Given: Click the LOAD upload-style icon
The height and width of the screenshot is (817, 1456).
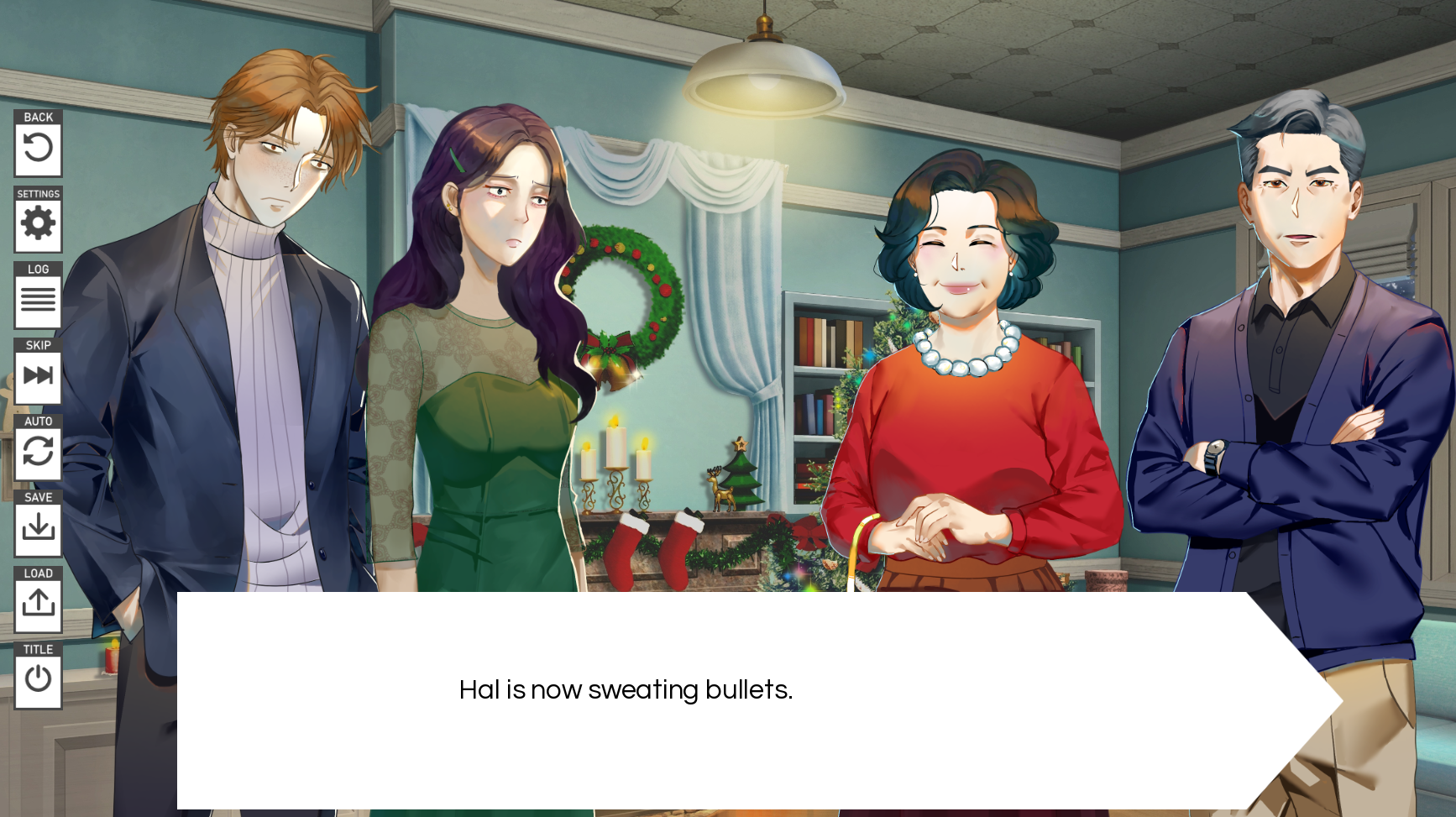Looking at the screenshot, I should pos(38,604).
